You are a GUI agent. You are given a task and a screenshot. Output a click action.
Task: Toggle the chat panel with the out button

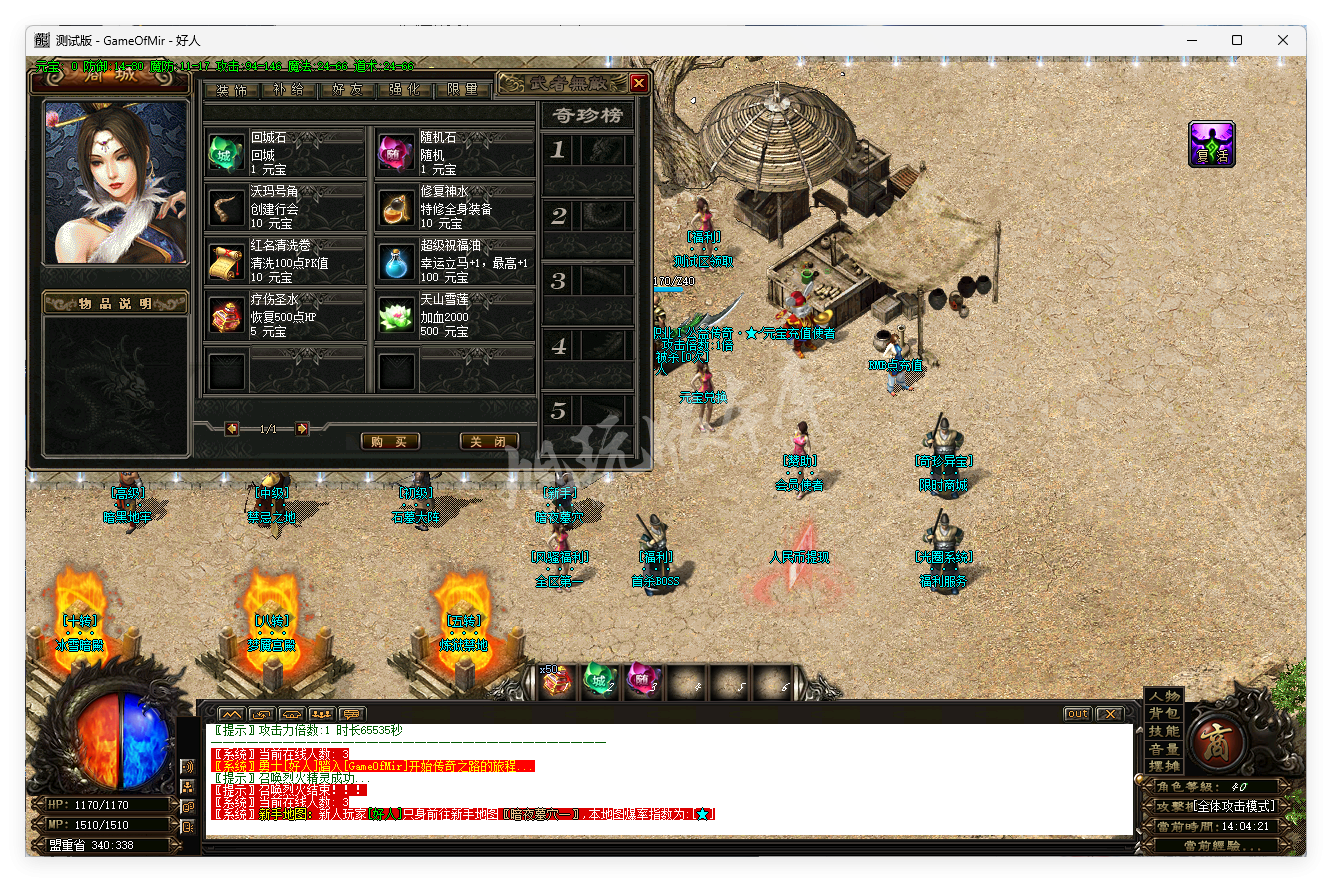(x=1076, y=713)
